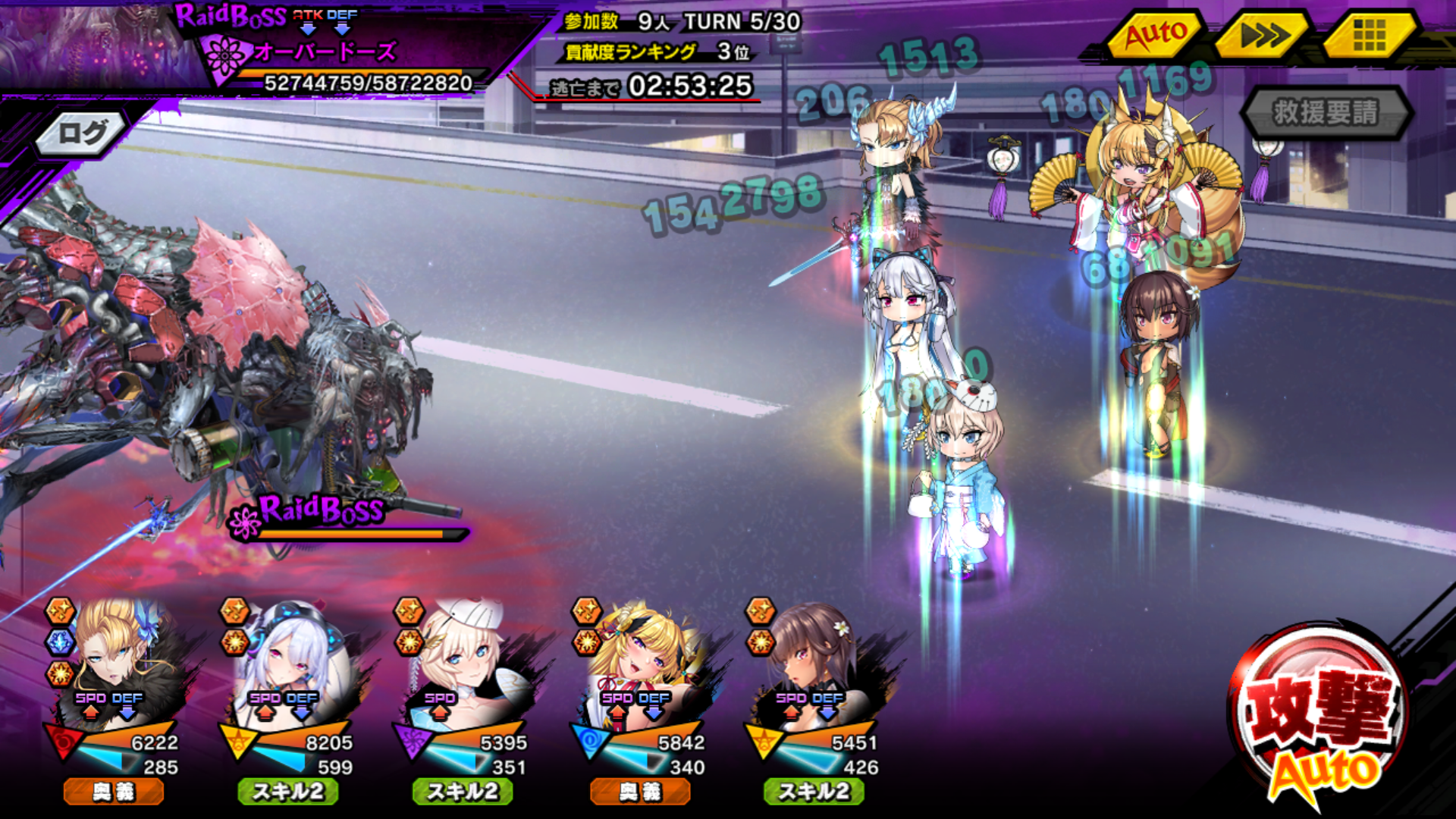The width and height of the screenshot is (1456, 819).
Task: Inspect the blue crystal skill icon
Action: click(x=60, y=642)
